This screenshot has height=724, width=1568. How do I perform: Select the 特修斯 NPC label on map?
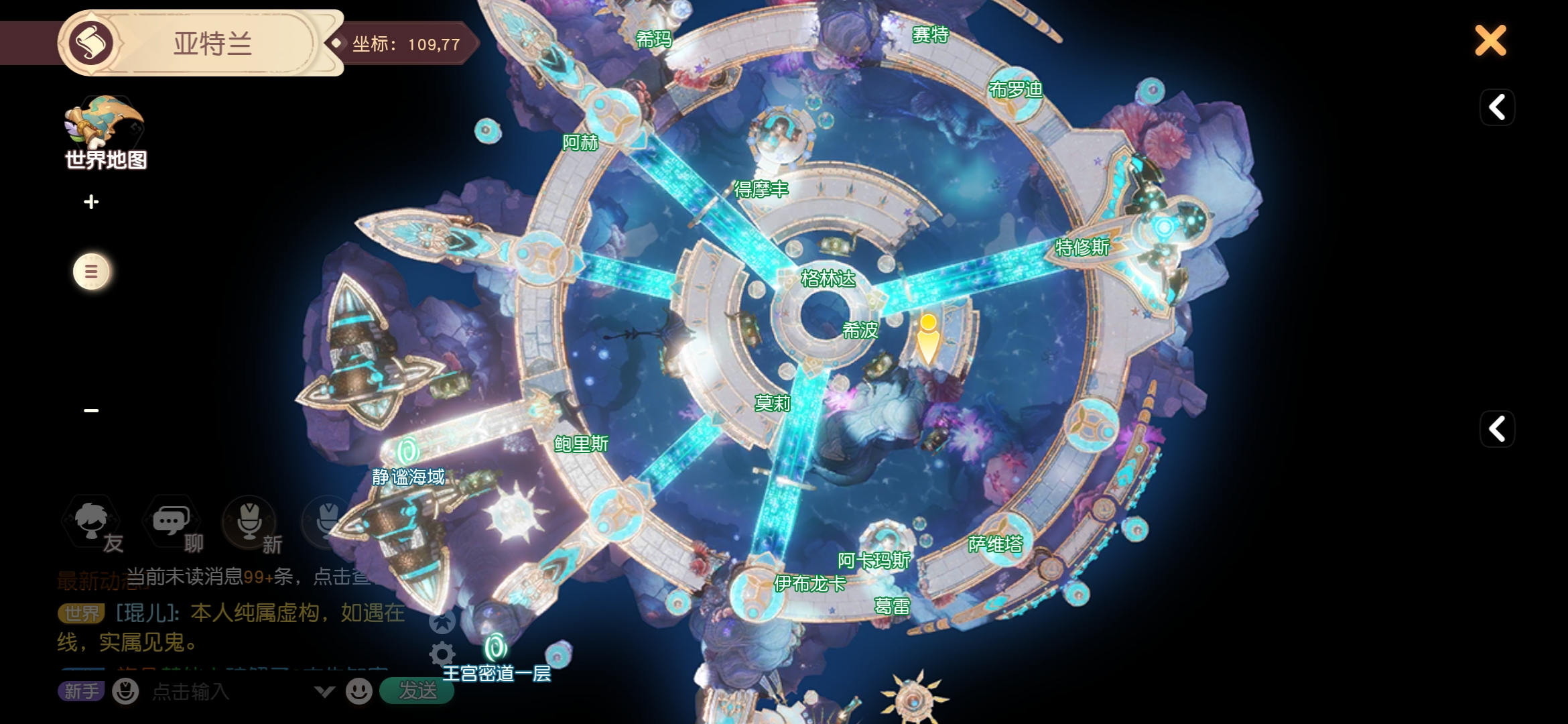point(1082,247)
